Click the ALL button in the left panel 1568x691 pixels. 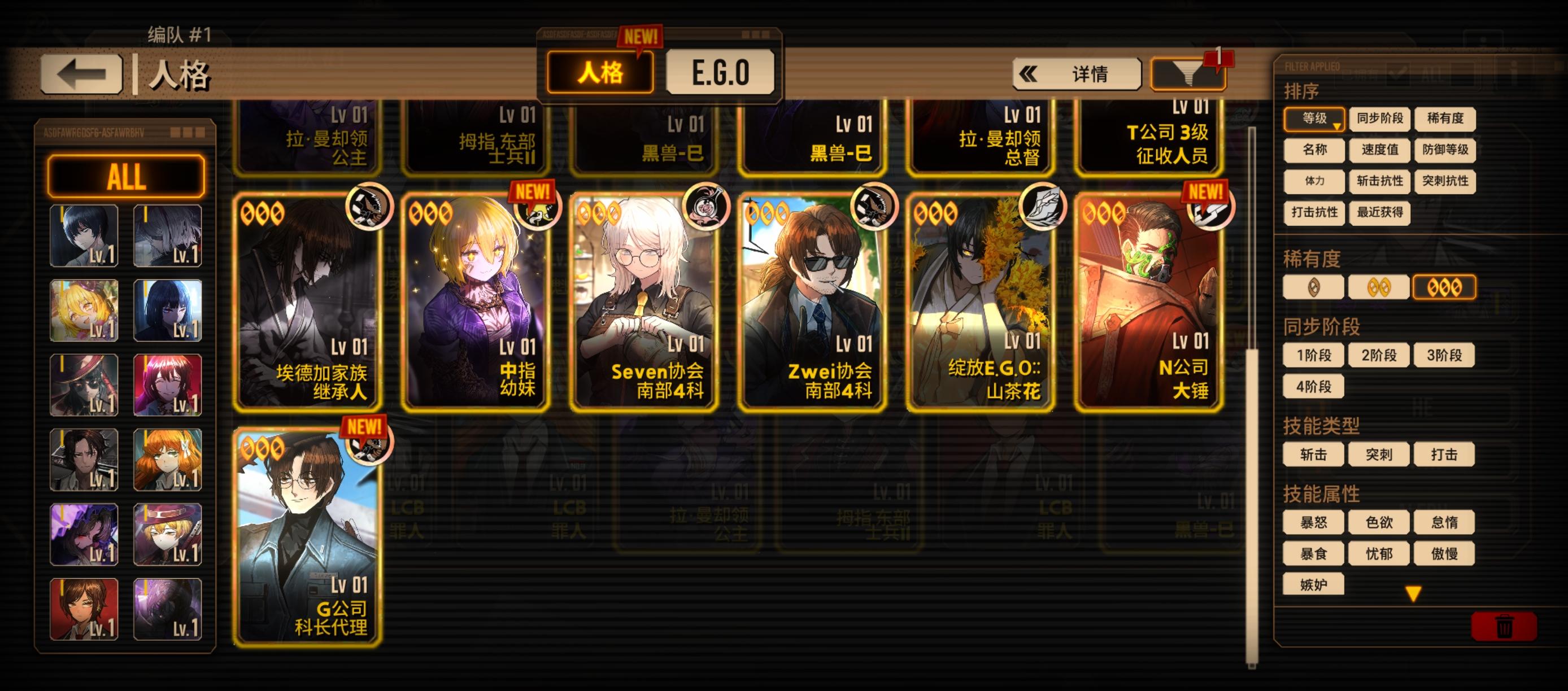125,177
